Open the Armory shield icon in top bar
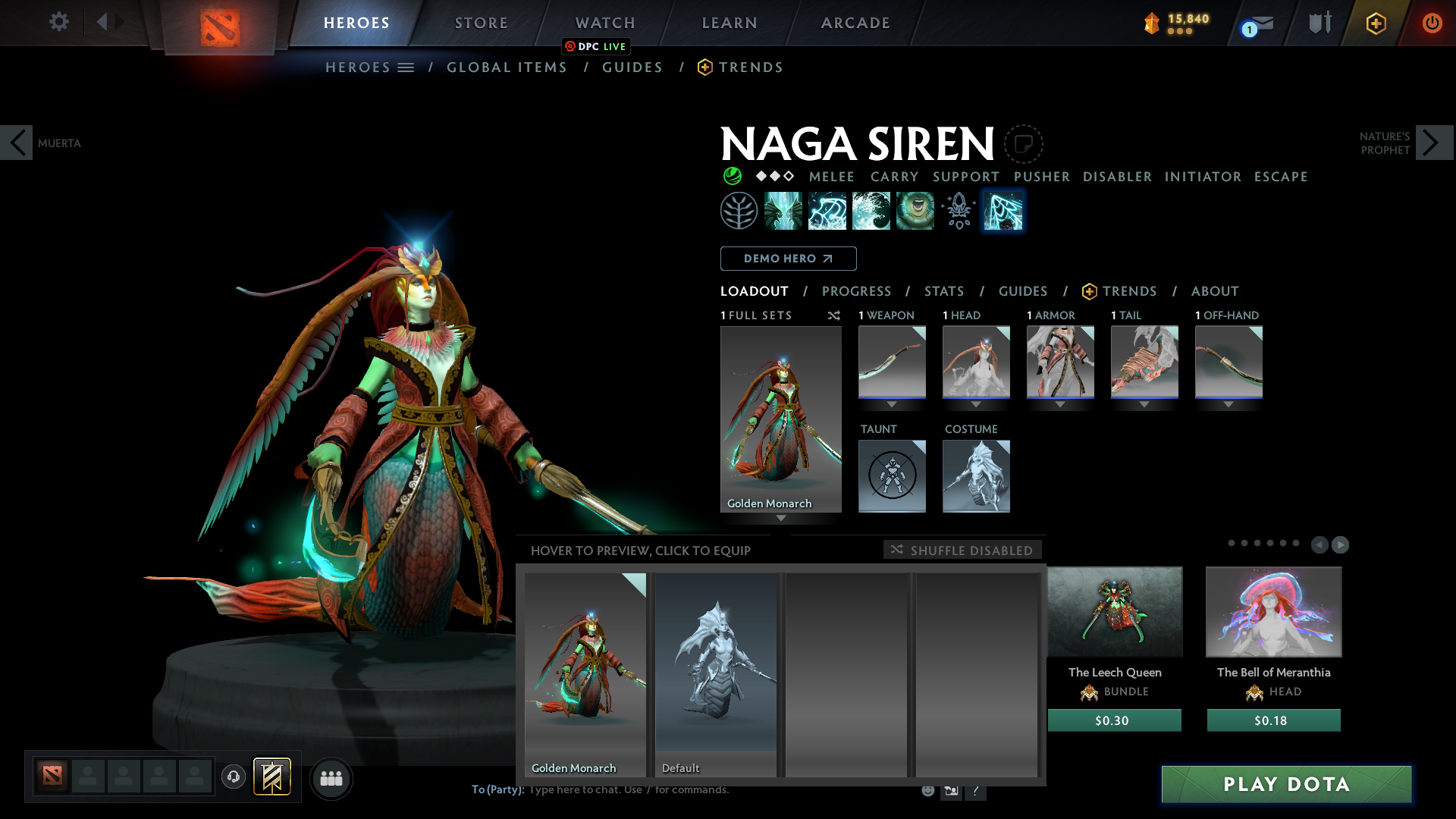 (x=1319, y=23)
